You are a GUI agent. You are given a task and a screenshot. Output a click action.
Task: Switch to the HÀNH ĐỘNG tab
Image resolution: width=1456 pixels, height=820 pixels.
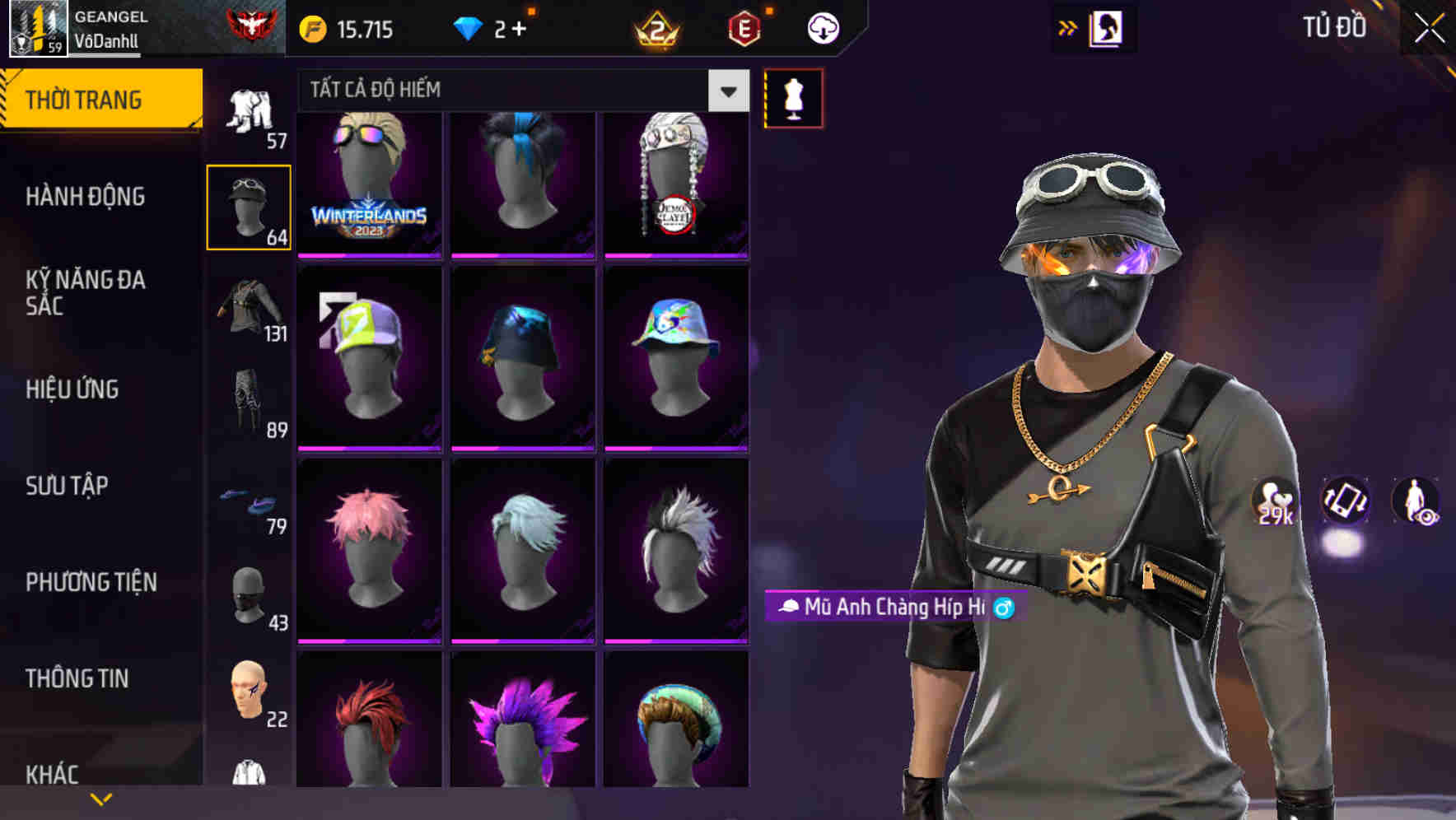coord(86,196)
